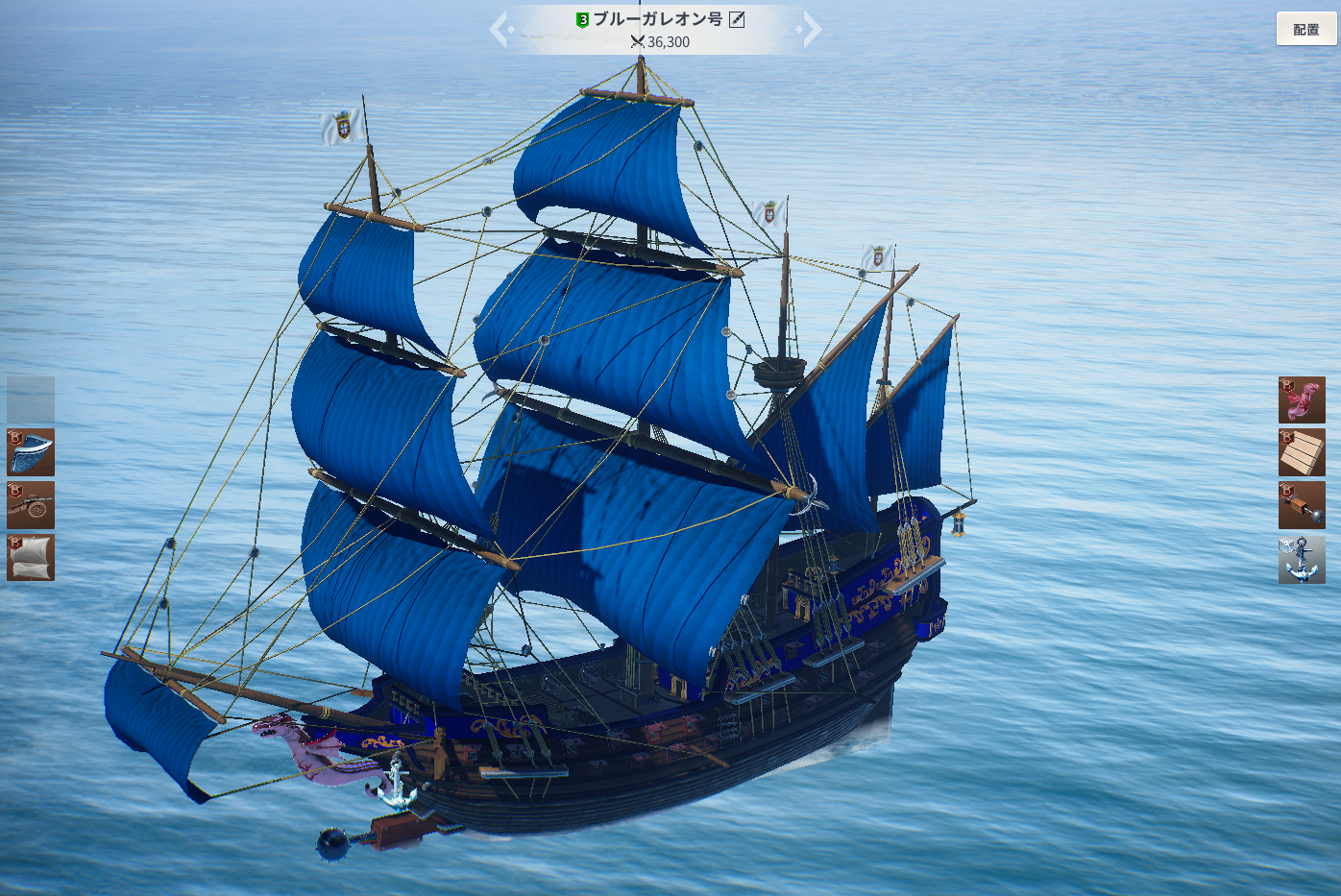
Task: Choose the silver anchor equipment slot
Action: pos(1302,559)
